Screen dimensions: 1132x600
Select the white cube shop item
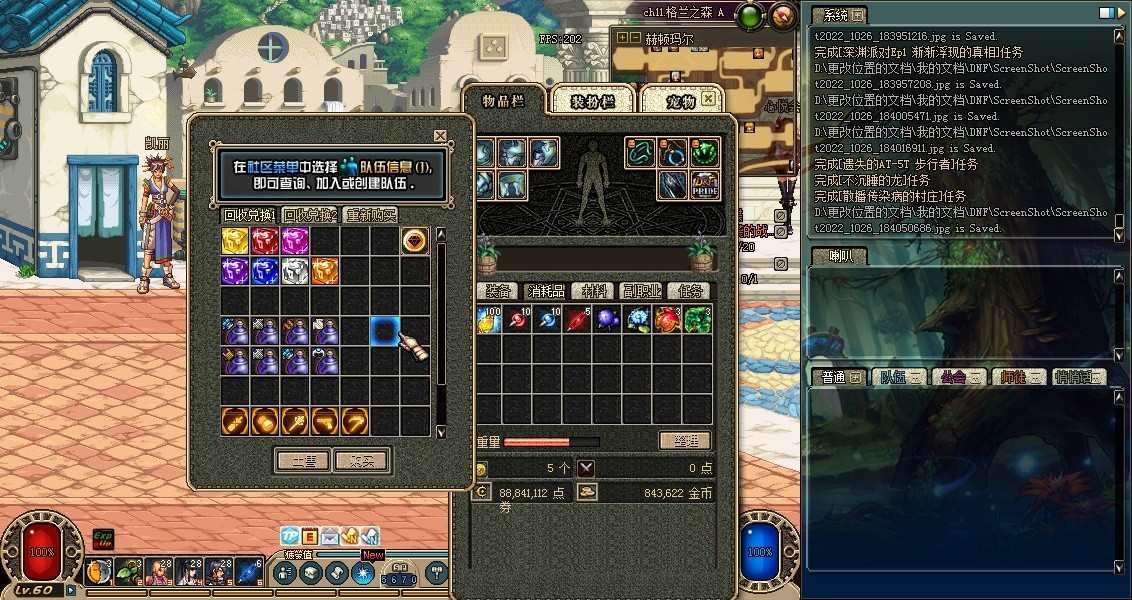coord(295,271)
